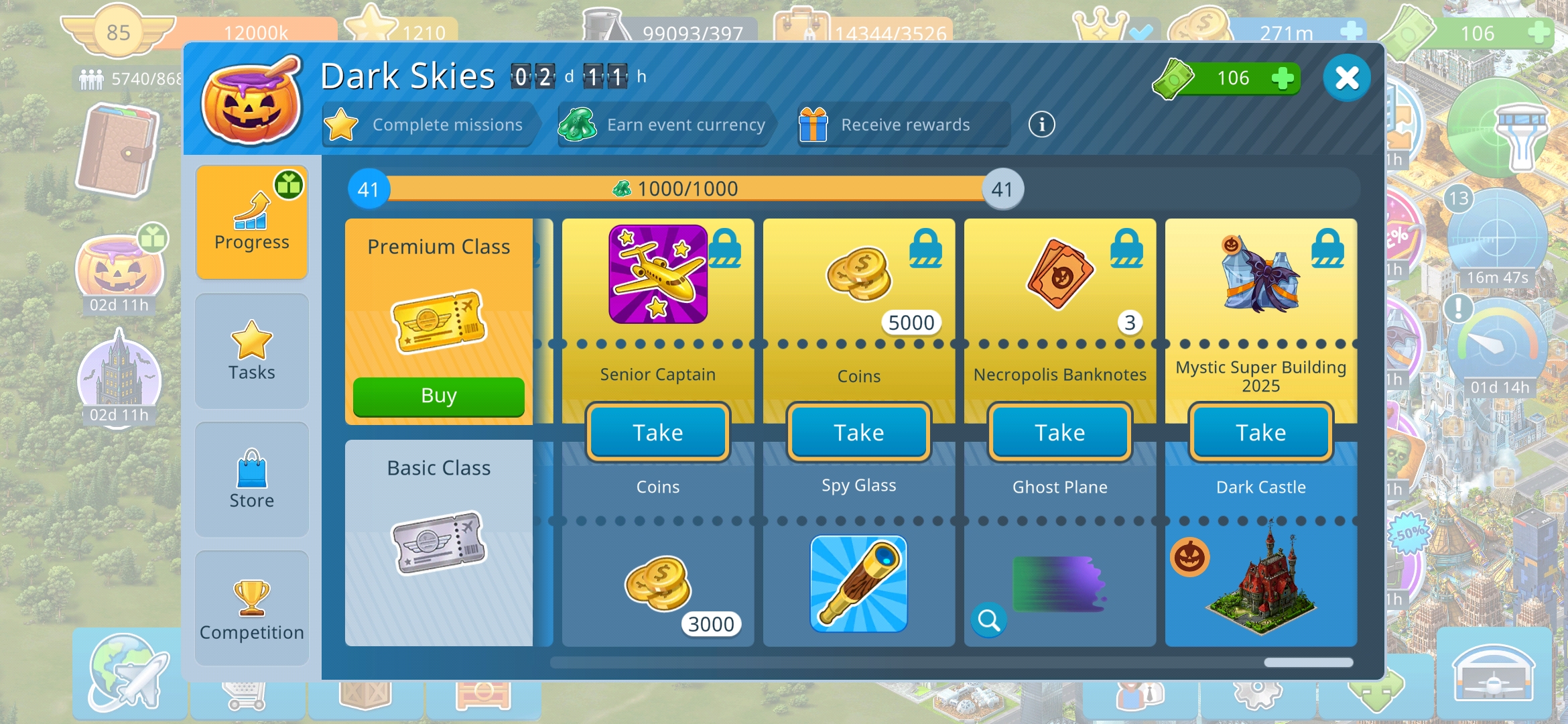The width and height of the screenshot is (1568, 724).
Task: Open the event Store tab
Action: [252, 479]
